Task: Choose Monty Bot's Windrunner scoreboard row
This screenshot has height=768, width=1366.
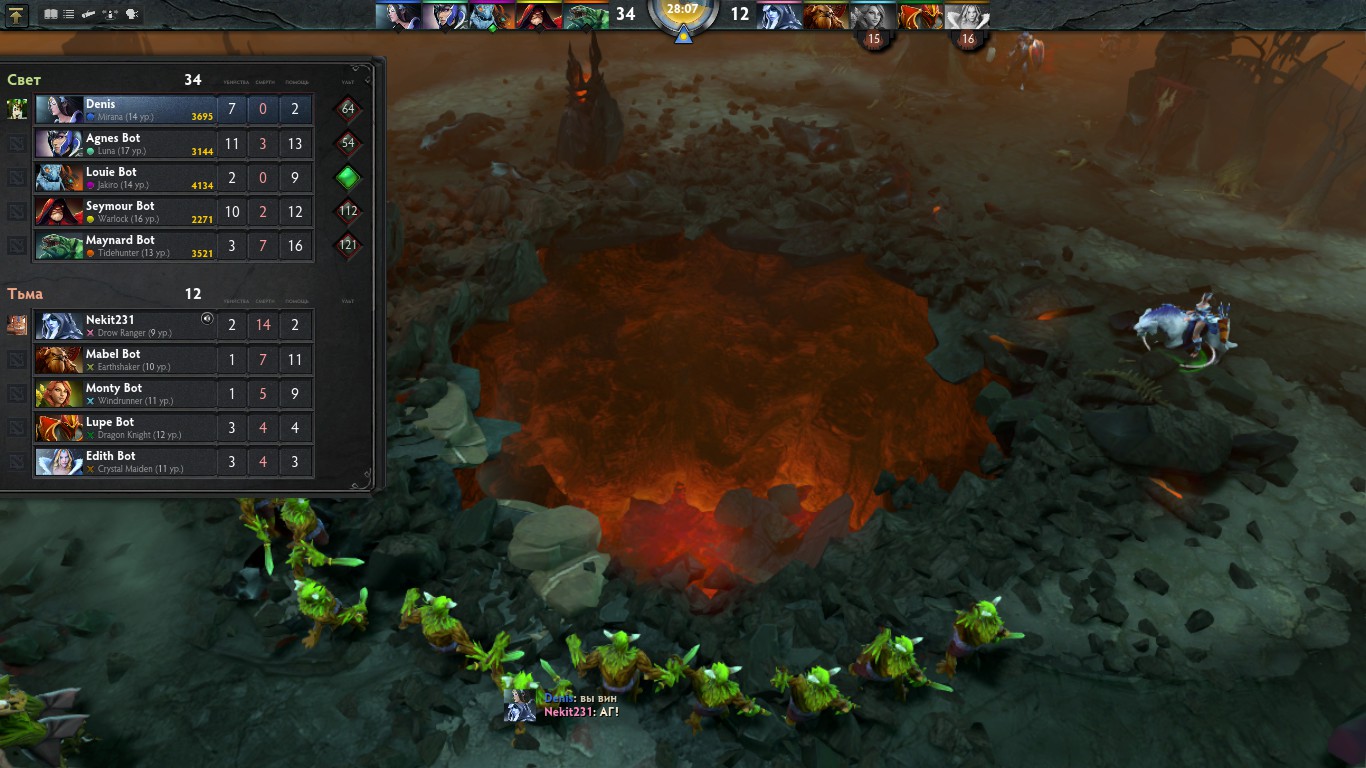Action: coord(125,393)
